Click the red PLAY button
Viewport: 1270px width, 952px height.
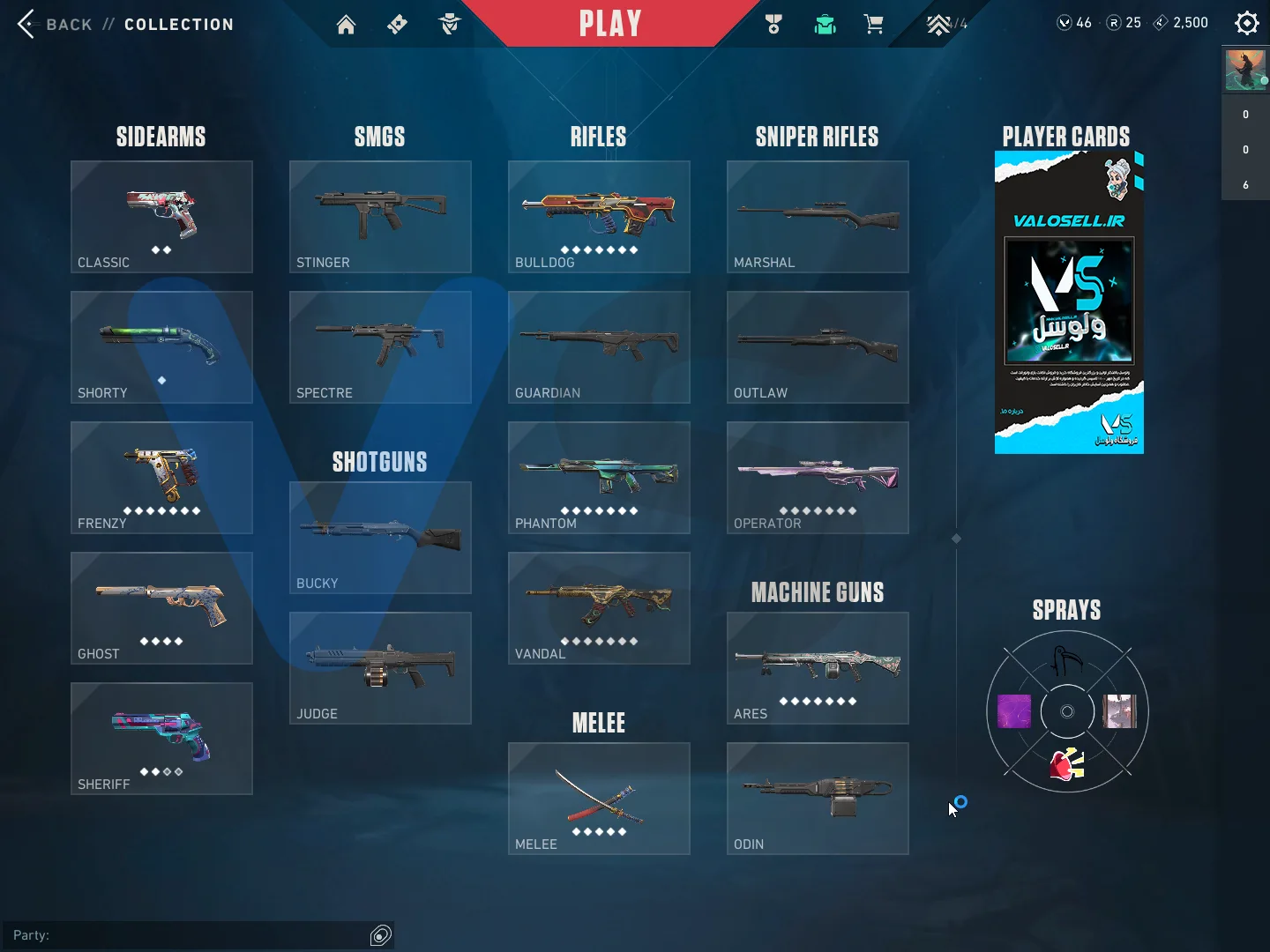pyautogui.click(x=609, y=24)
